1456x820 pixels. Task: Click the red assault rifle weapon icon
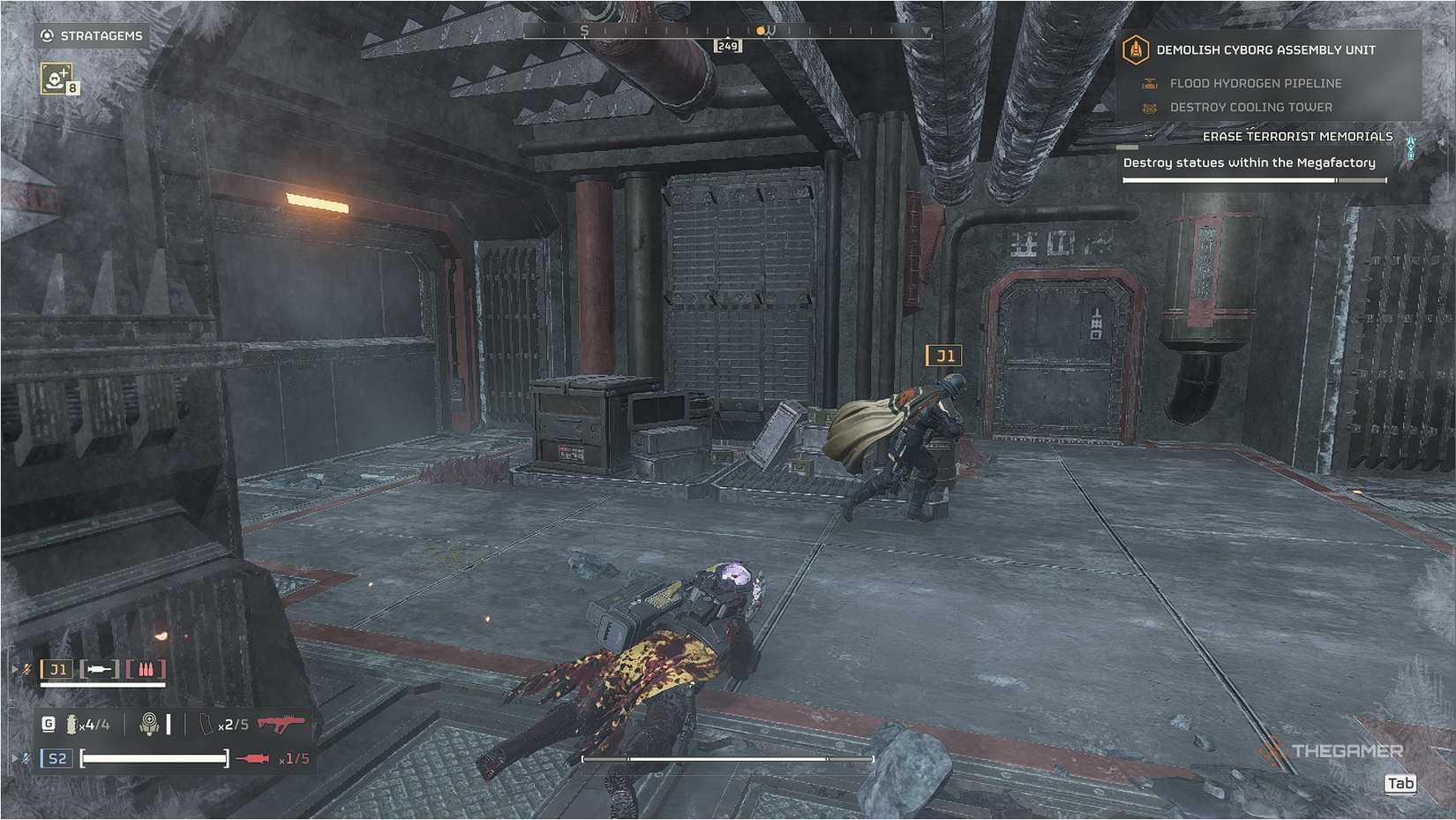pyautogui.click(x=282, y=724)
